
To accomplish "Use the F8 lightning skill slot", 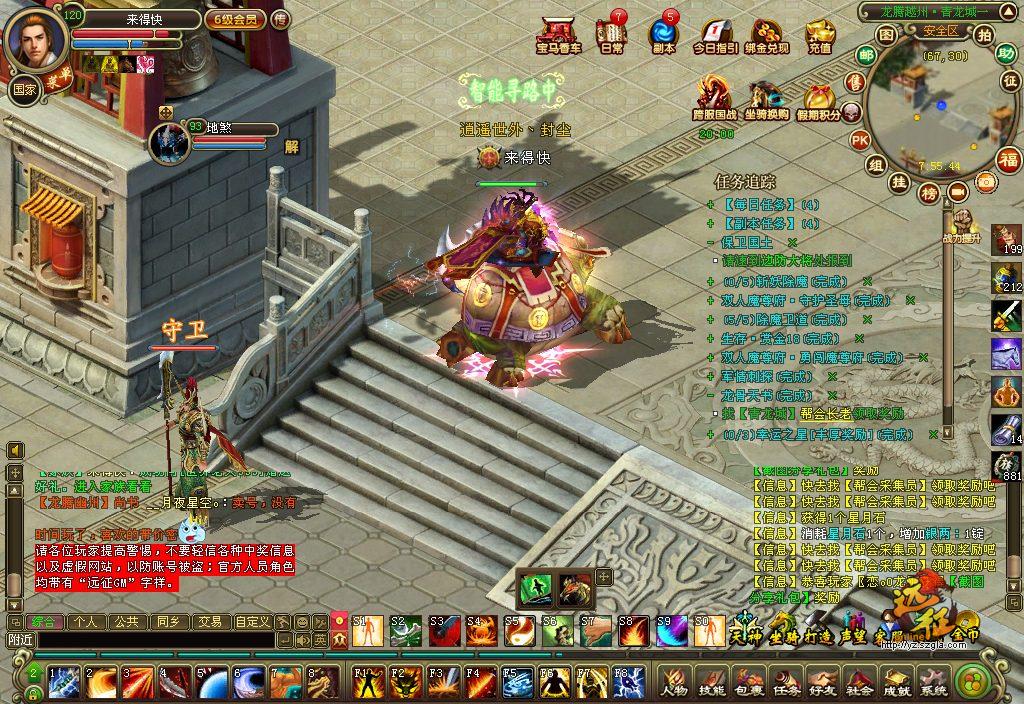I will [x=628, y=683].
